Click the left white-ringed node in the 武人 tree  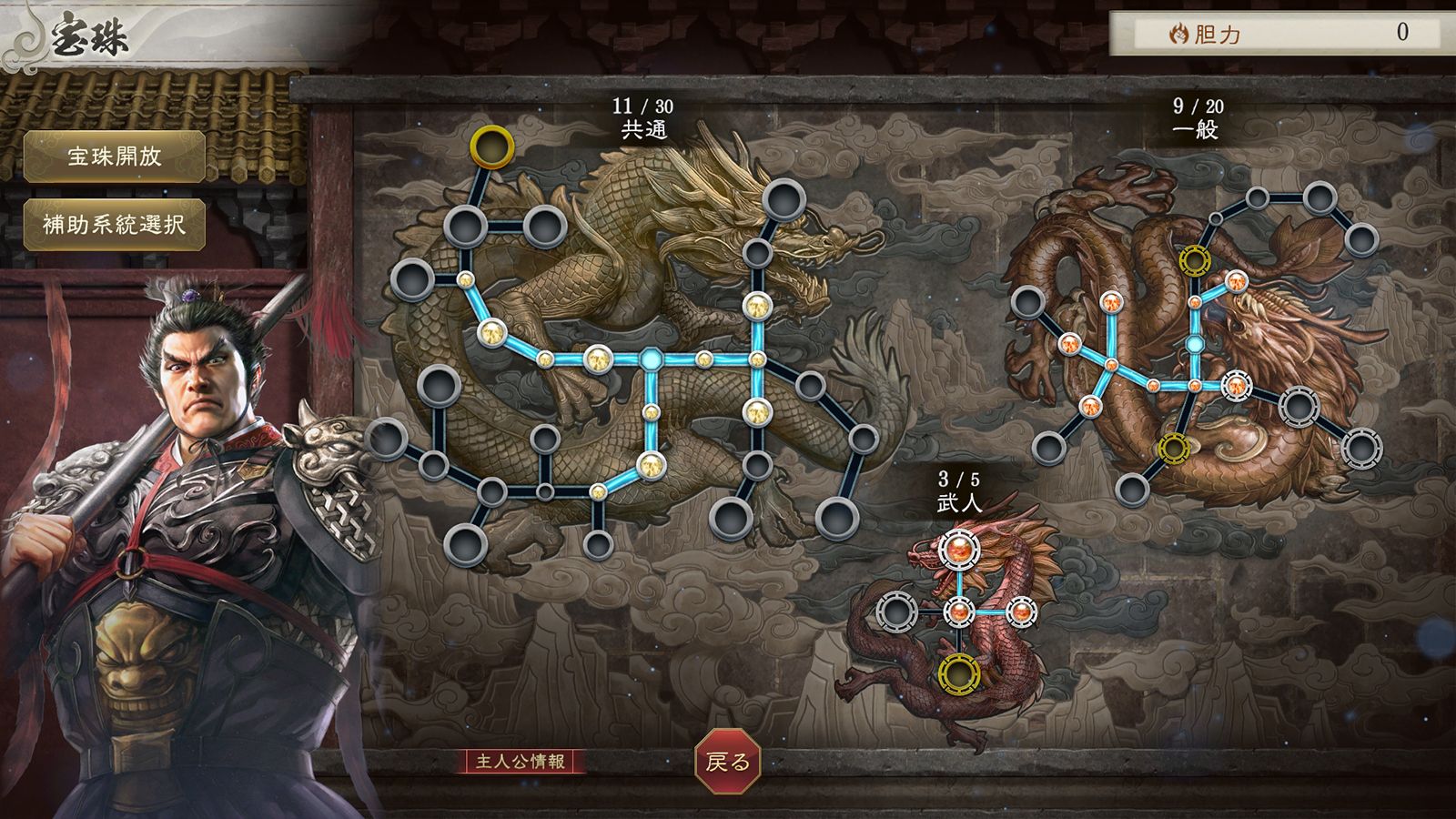pyautogui.click(x=896, y=612)
